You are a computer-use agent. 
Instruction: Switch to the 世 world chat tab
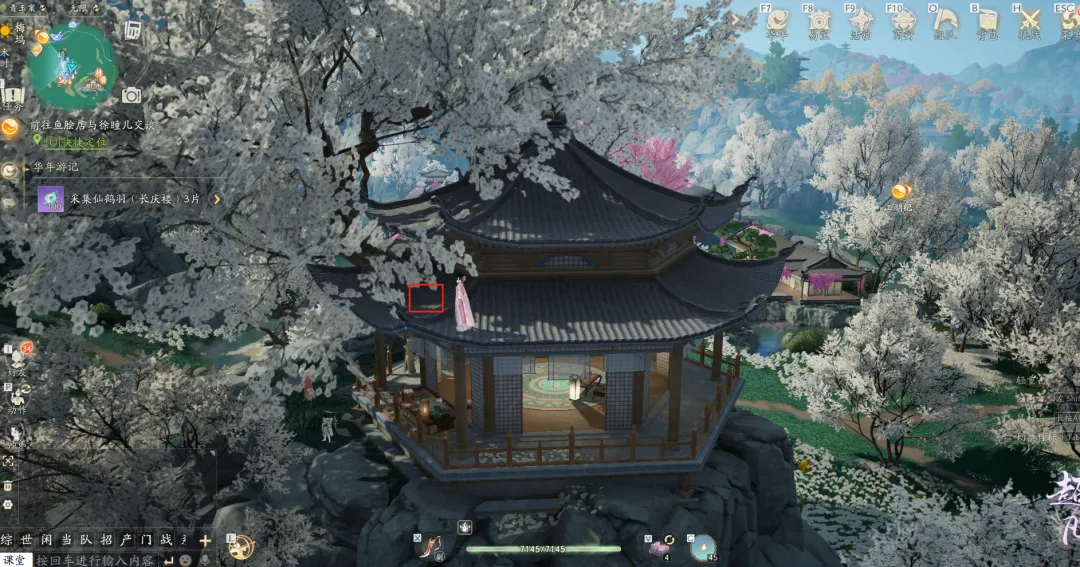[28, 540]
